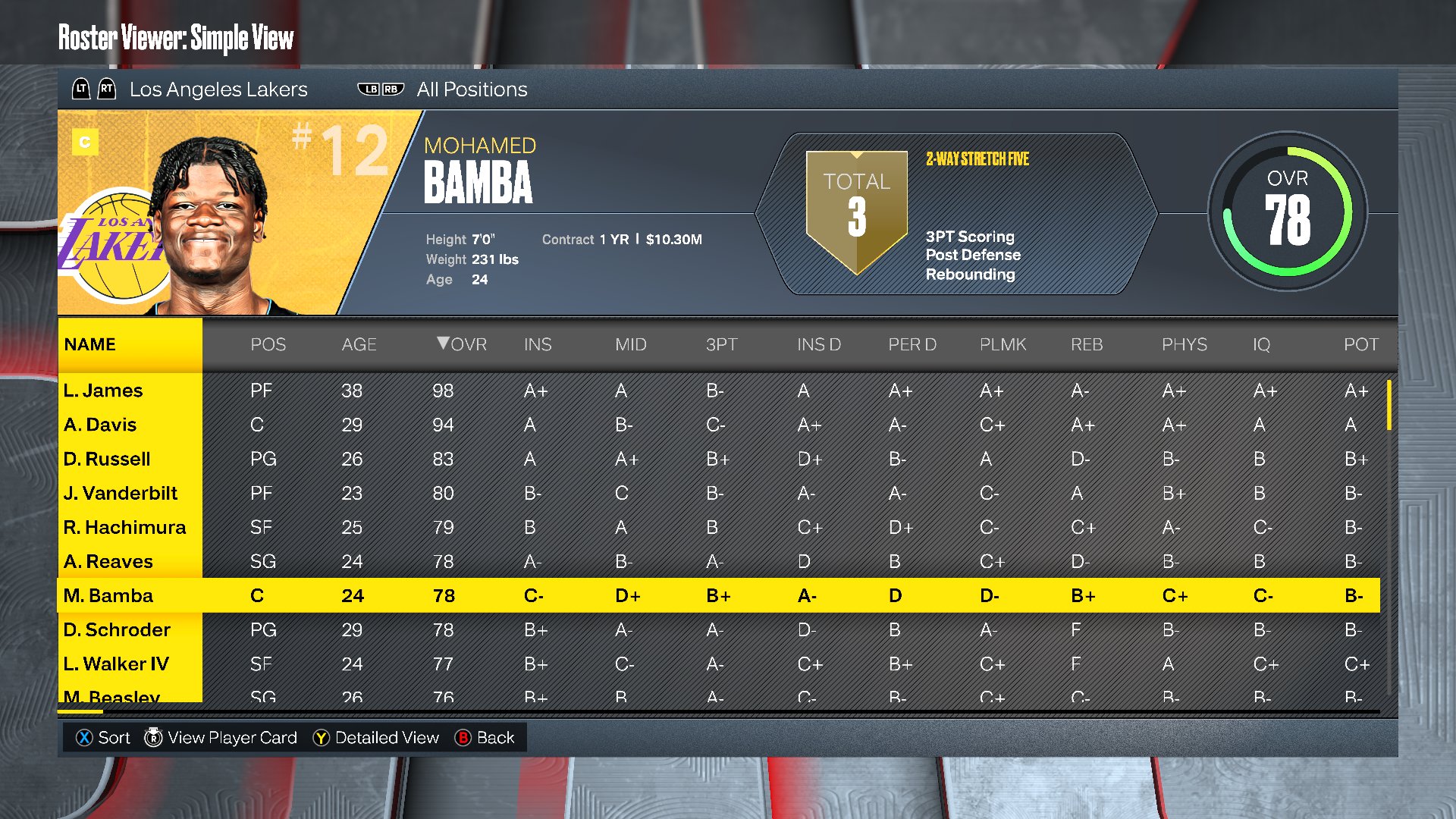
Task: Click the Sort option in footer
Action: [103, 738]
